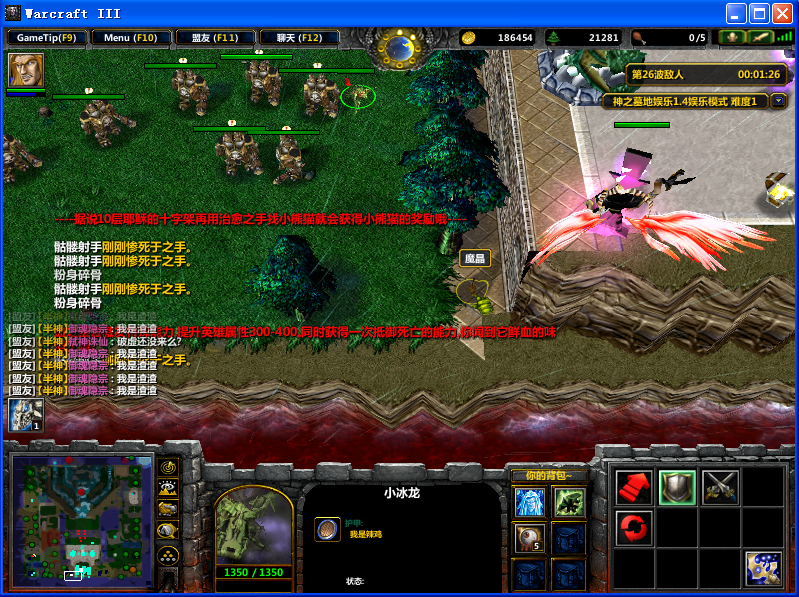Screen dimensions: 799x597
Task: Activate the minimap signal ping button
Action: click(x=169, y=467)
